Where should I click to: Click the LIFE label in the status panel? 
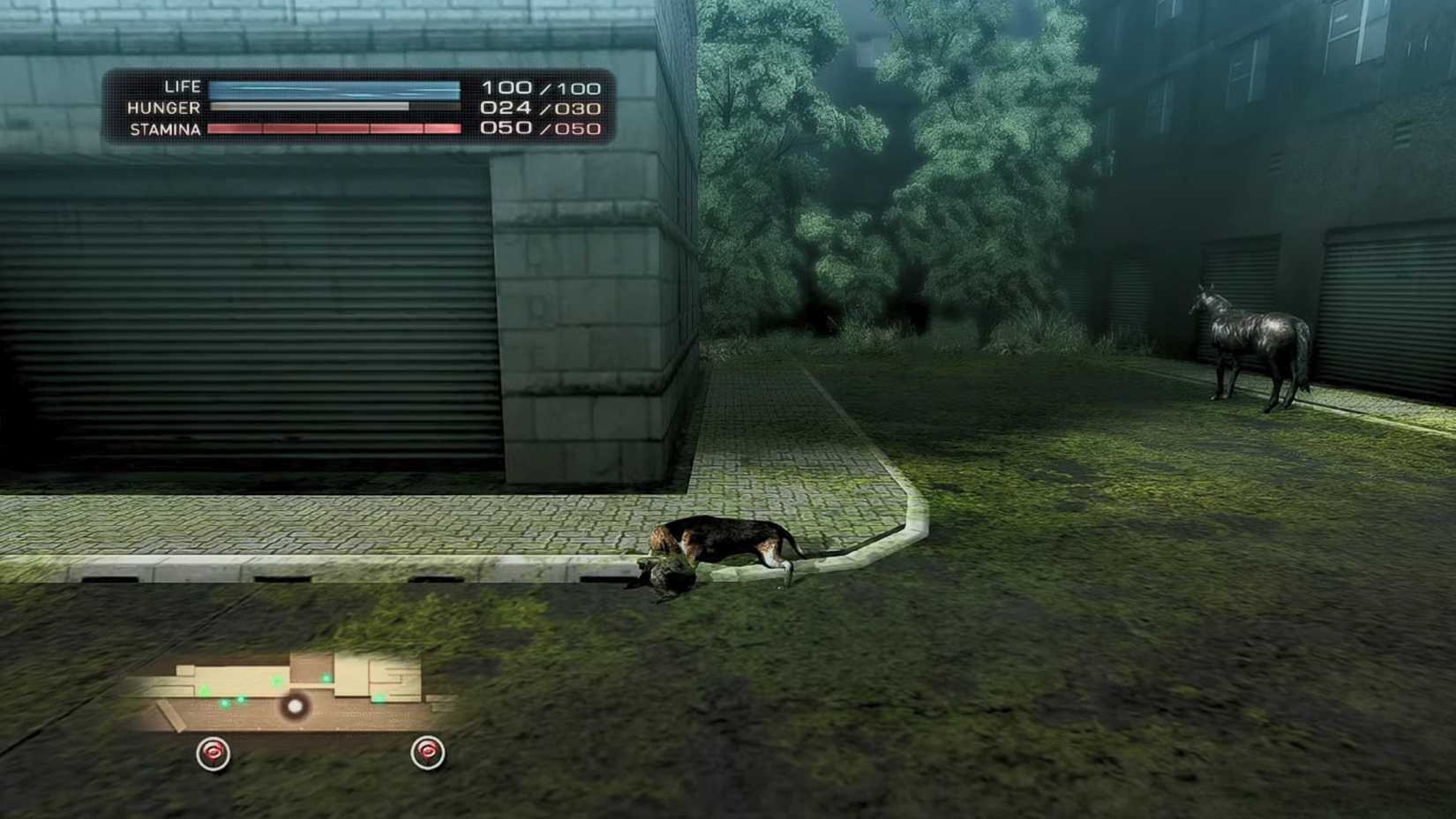pos(181,86)
